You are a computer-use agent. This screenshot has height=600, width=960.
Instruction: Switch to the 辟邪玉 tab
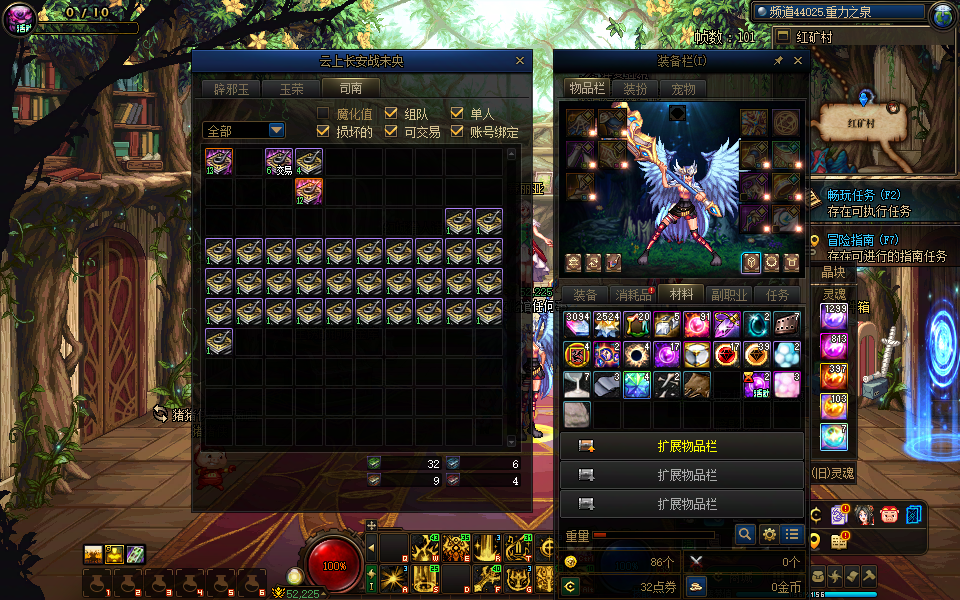[x=230, y=88]
